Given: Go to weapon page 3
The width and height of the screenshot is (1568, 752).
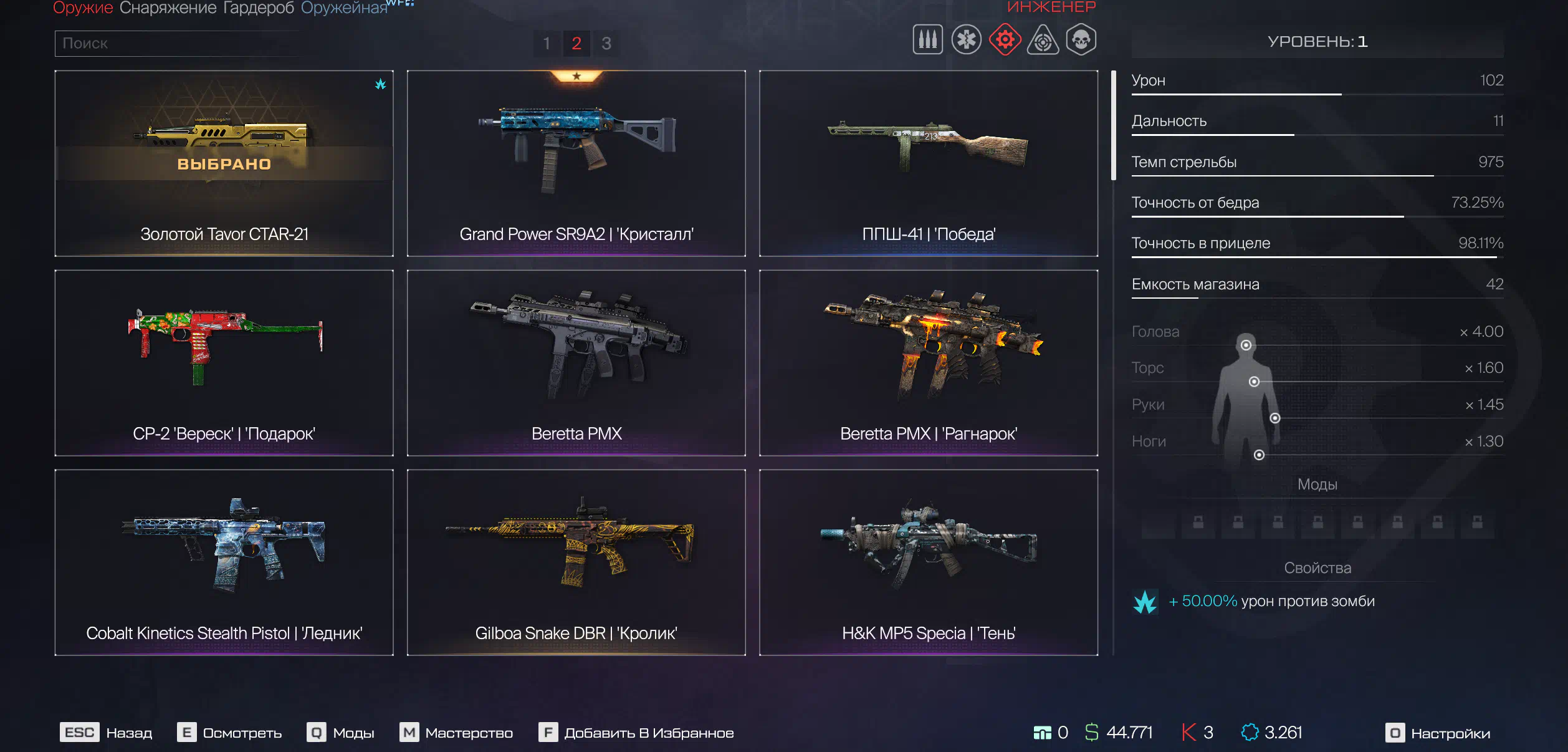Looking at the screenshot, I should click(x=606, y=44).
